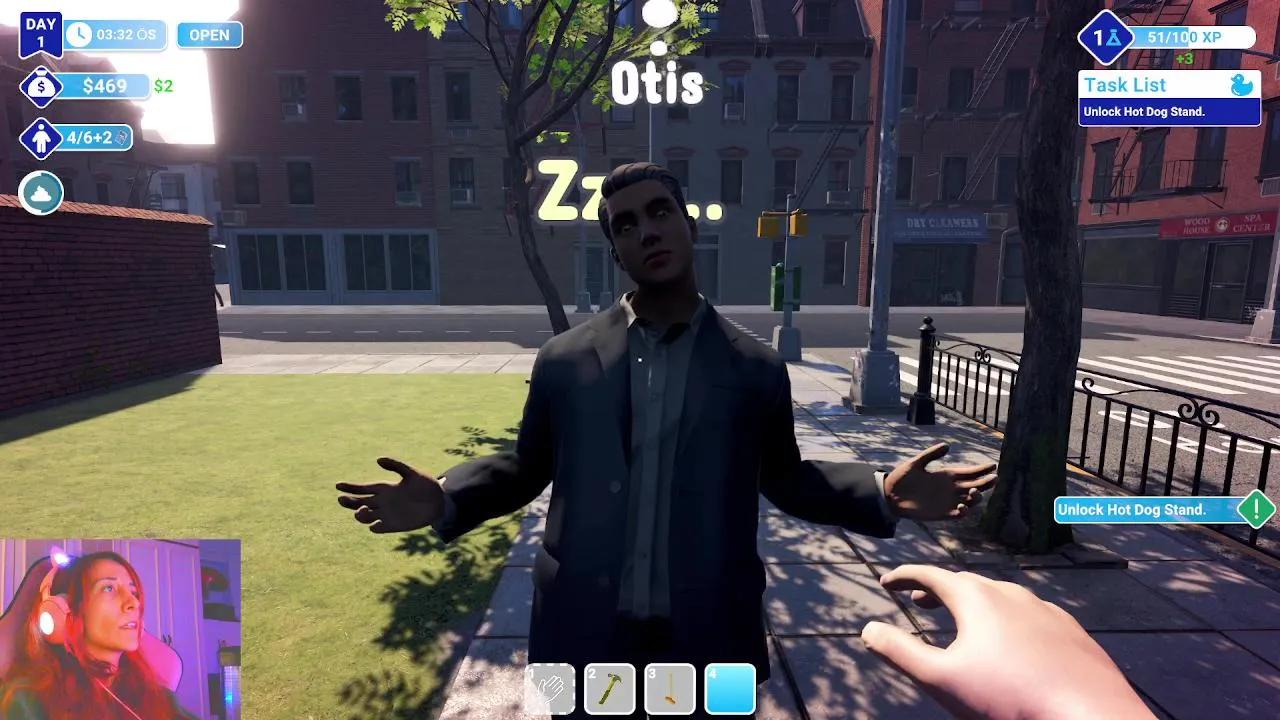Click the money bag icon showing $469
This screenshot has width=1280, height=720.
click(40, 87)
